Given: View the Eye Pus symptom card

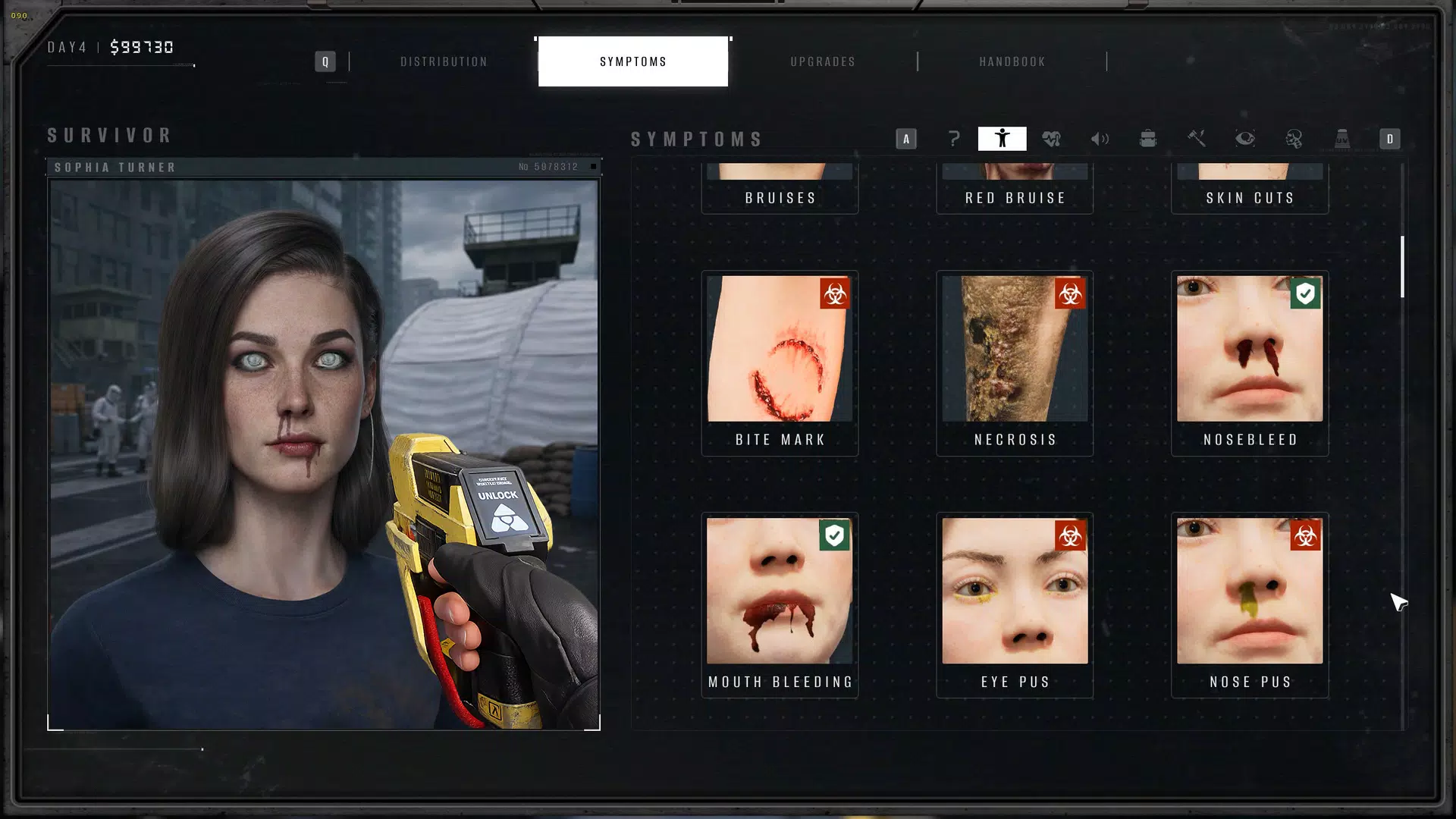Looking at the screenshot, I should [x=1015, y=605].
